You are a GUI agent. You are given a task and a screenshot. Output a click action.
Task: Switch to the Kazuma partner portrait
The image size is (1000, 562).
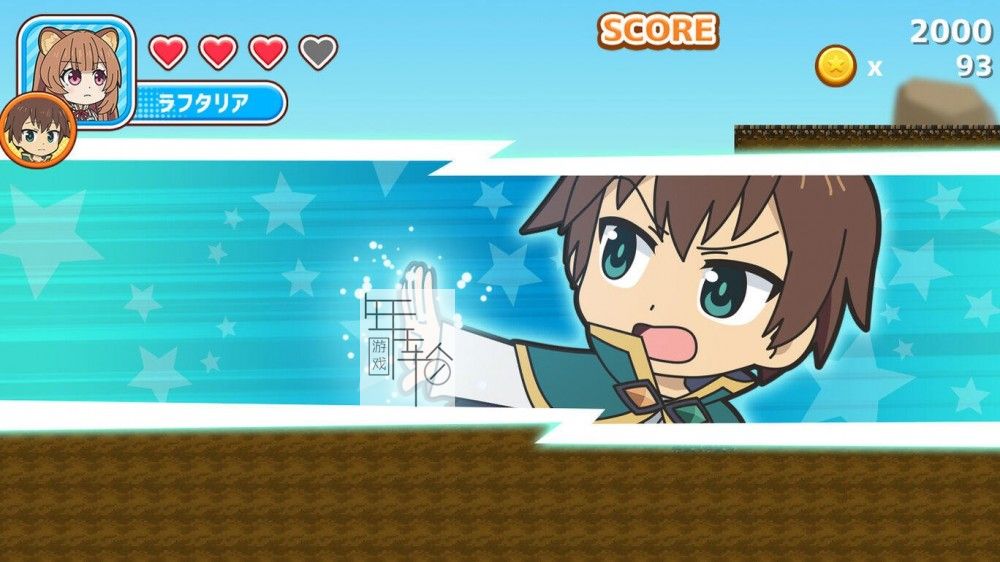click(x=37, y=128)
